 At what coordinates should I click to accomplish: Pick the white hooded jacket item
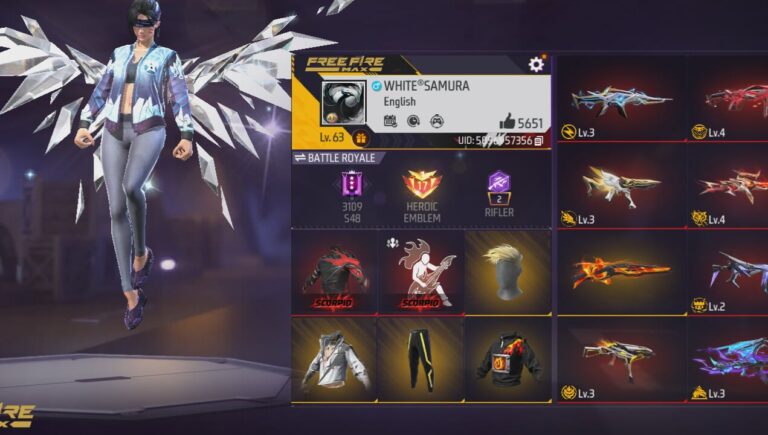pos(333,359)
